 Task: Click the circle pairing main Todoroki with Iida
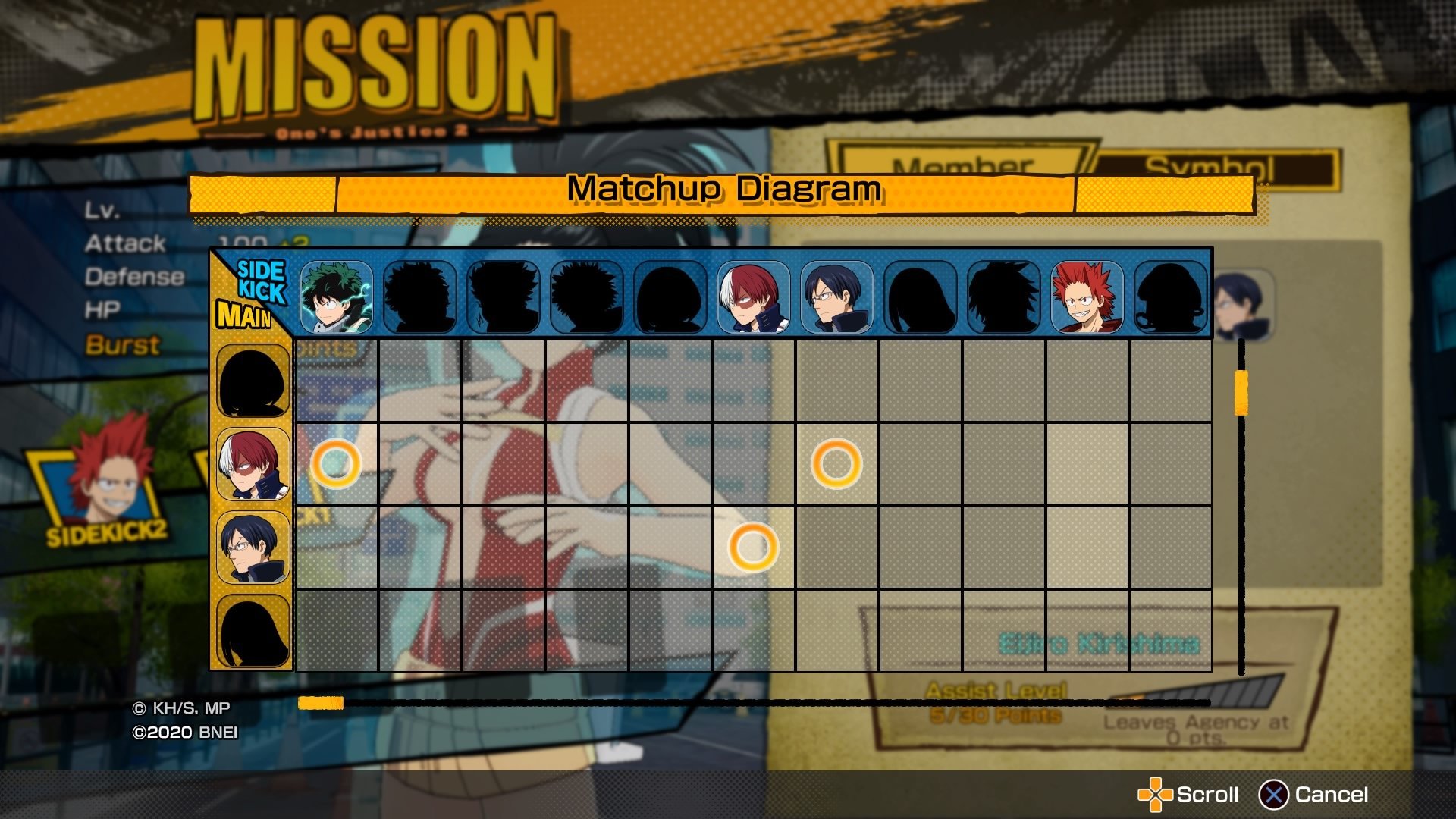pos(836,463)
